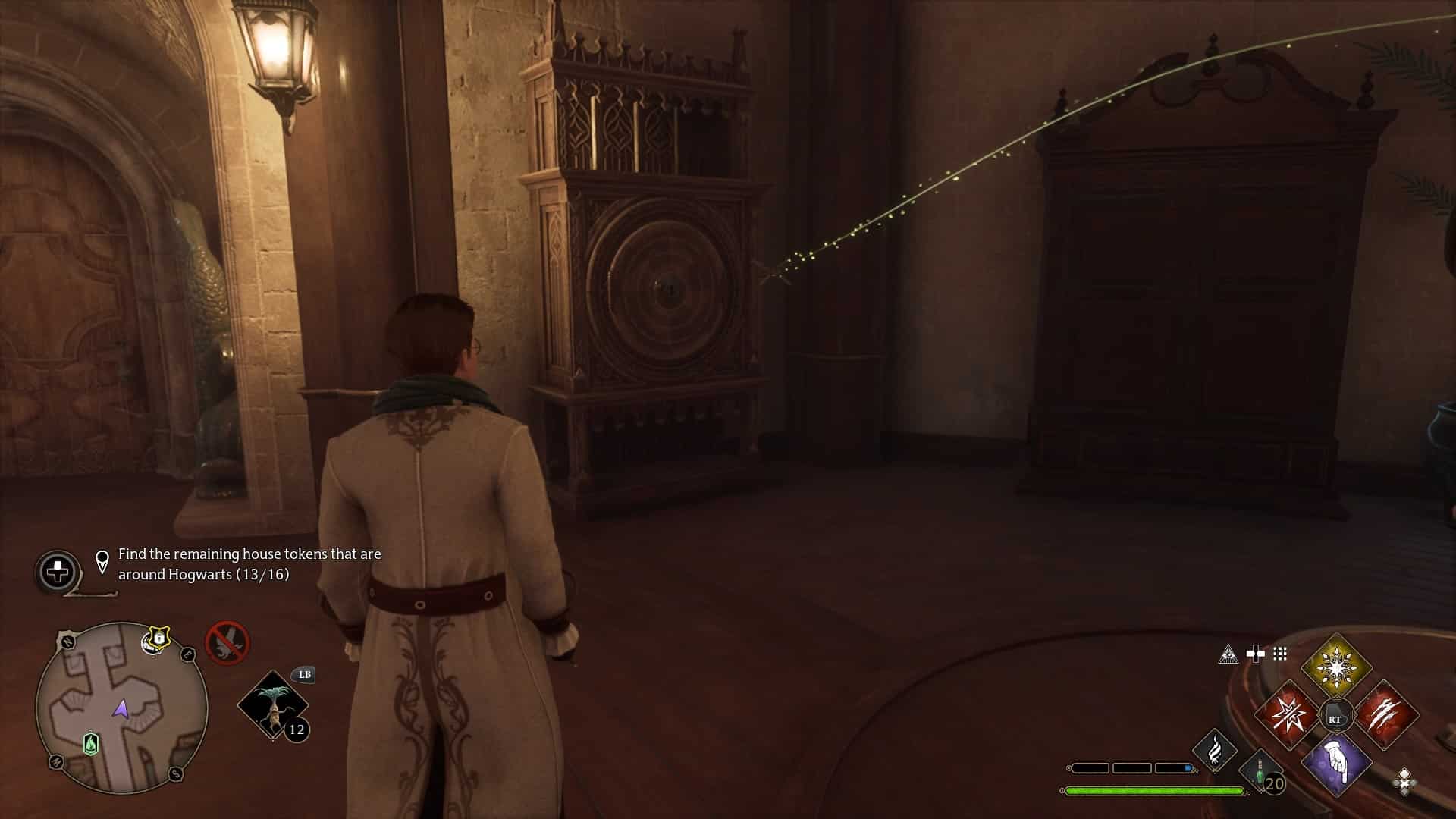Click the yellow locked shield minimap marker
Image resolution: width=1456 pixels, height=819 pixels.
coord(158,640)
